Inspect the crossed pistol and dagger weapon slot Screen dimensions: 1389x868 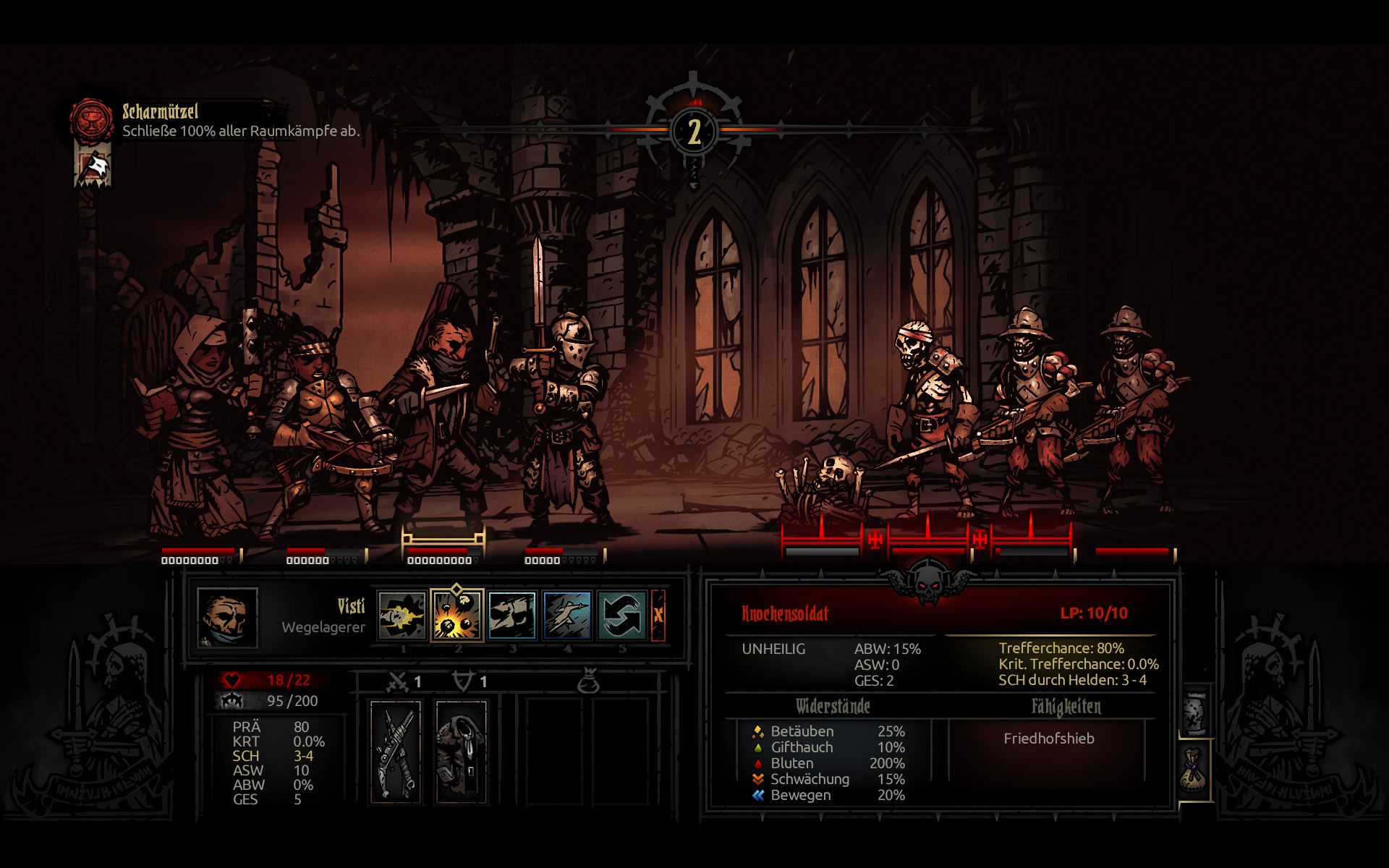[x=396, y=752]
